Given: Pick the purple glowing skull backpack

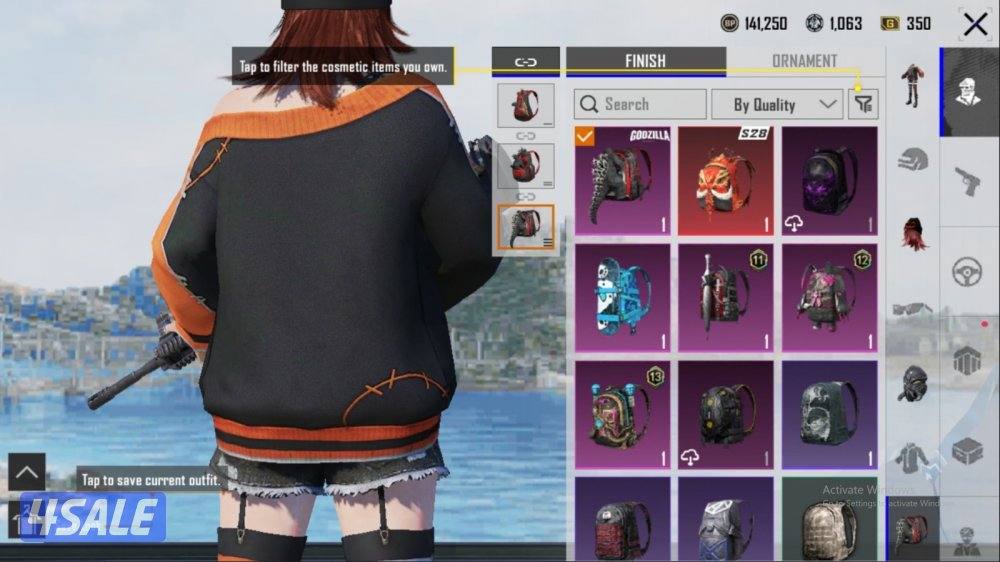Looking at the screenshot, I should click(x=829, y=180).
